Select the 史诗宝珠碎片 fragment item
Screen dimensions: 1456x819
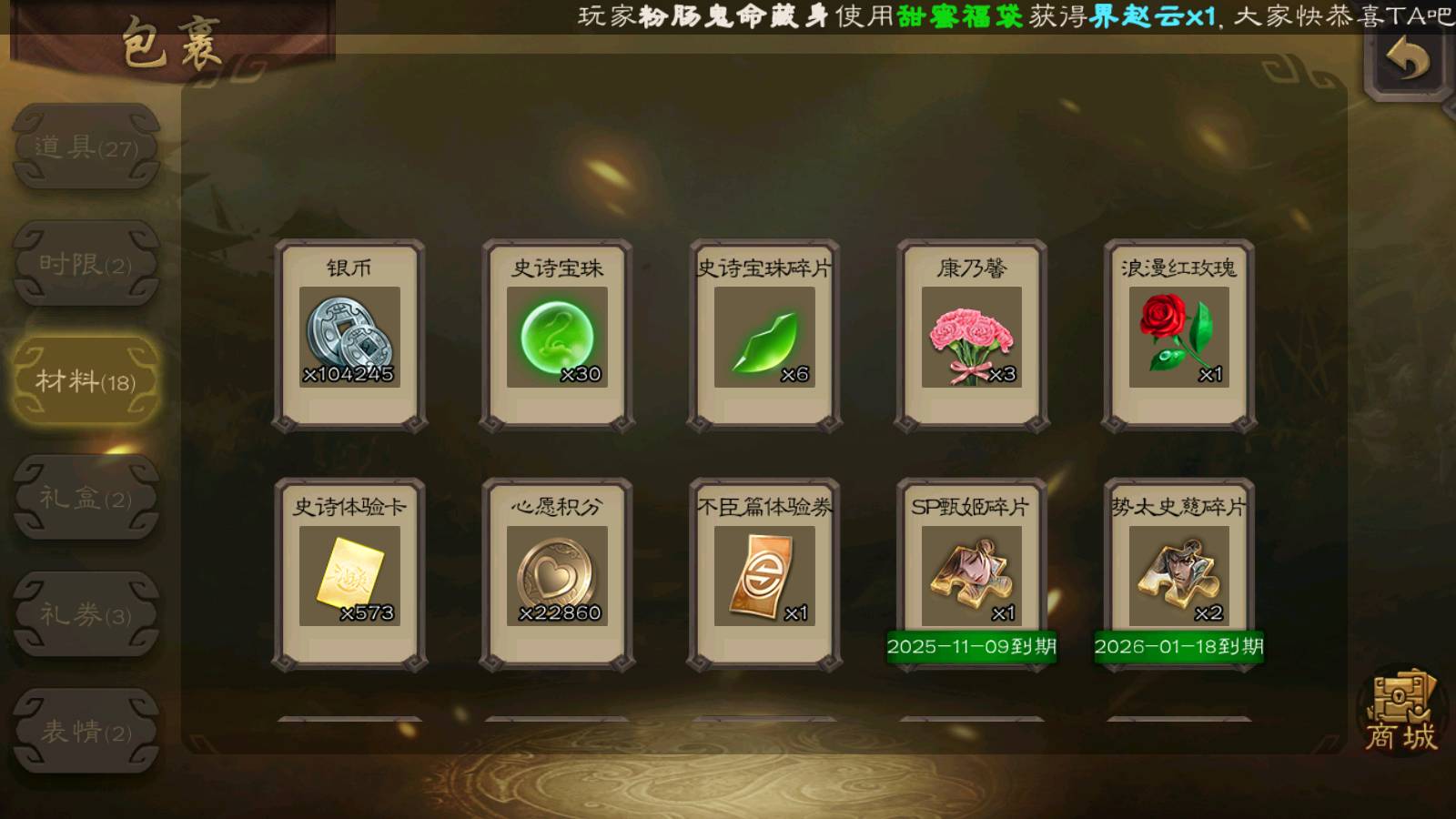[x=764, y=336]
